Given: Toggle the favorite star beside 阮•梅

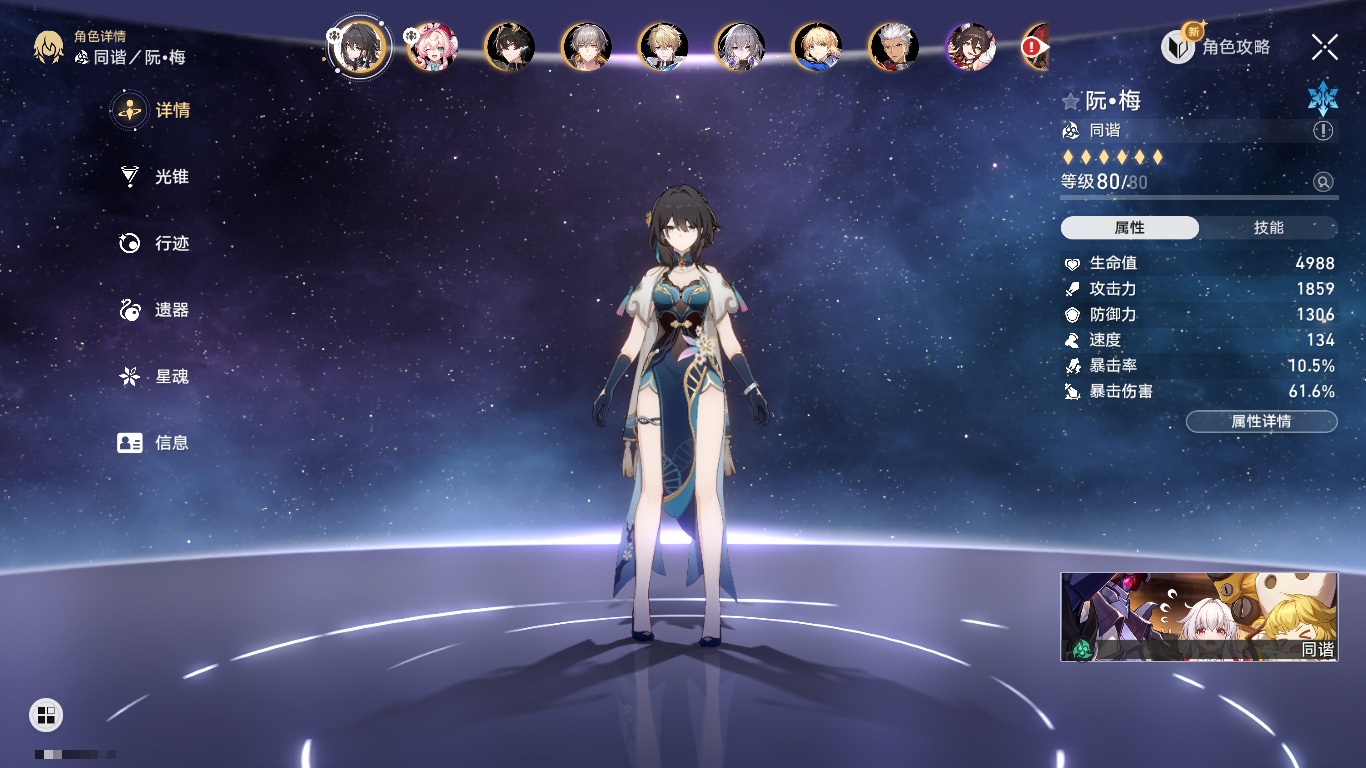Looking at the screenshot, I should pyautogui.click(x=1071, y=101).
